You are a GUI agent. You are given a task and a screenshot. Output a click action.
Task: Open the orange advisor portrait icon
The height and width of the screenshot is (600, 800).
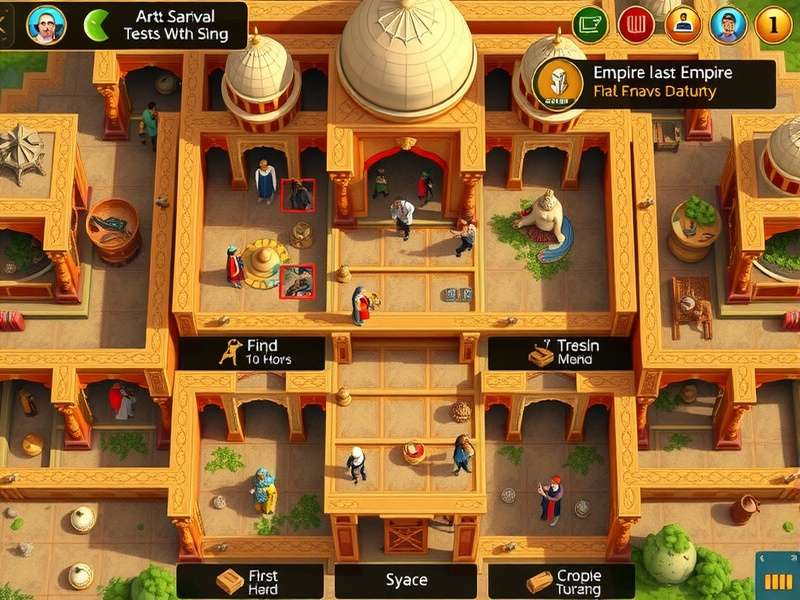tap(683, 24)
